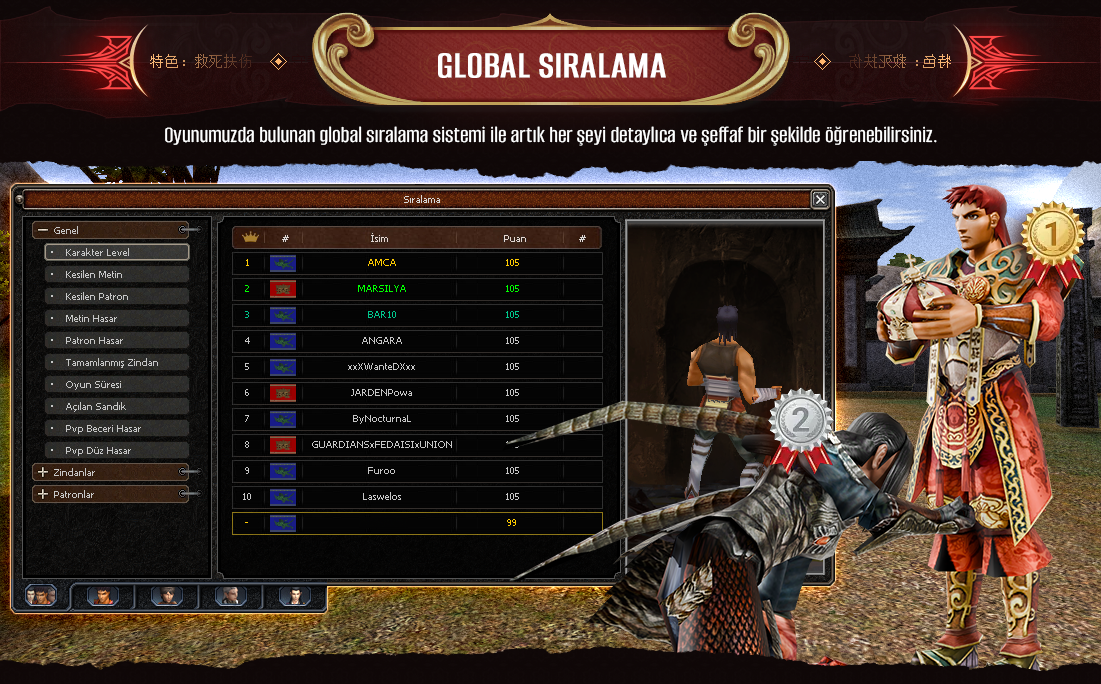
Task: Close the Sıralama window
Action: (x=820, y=200)
